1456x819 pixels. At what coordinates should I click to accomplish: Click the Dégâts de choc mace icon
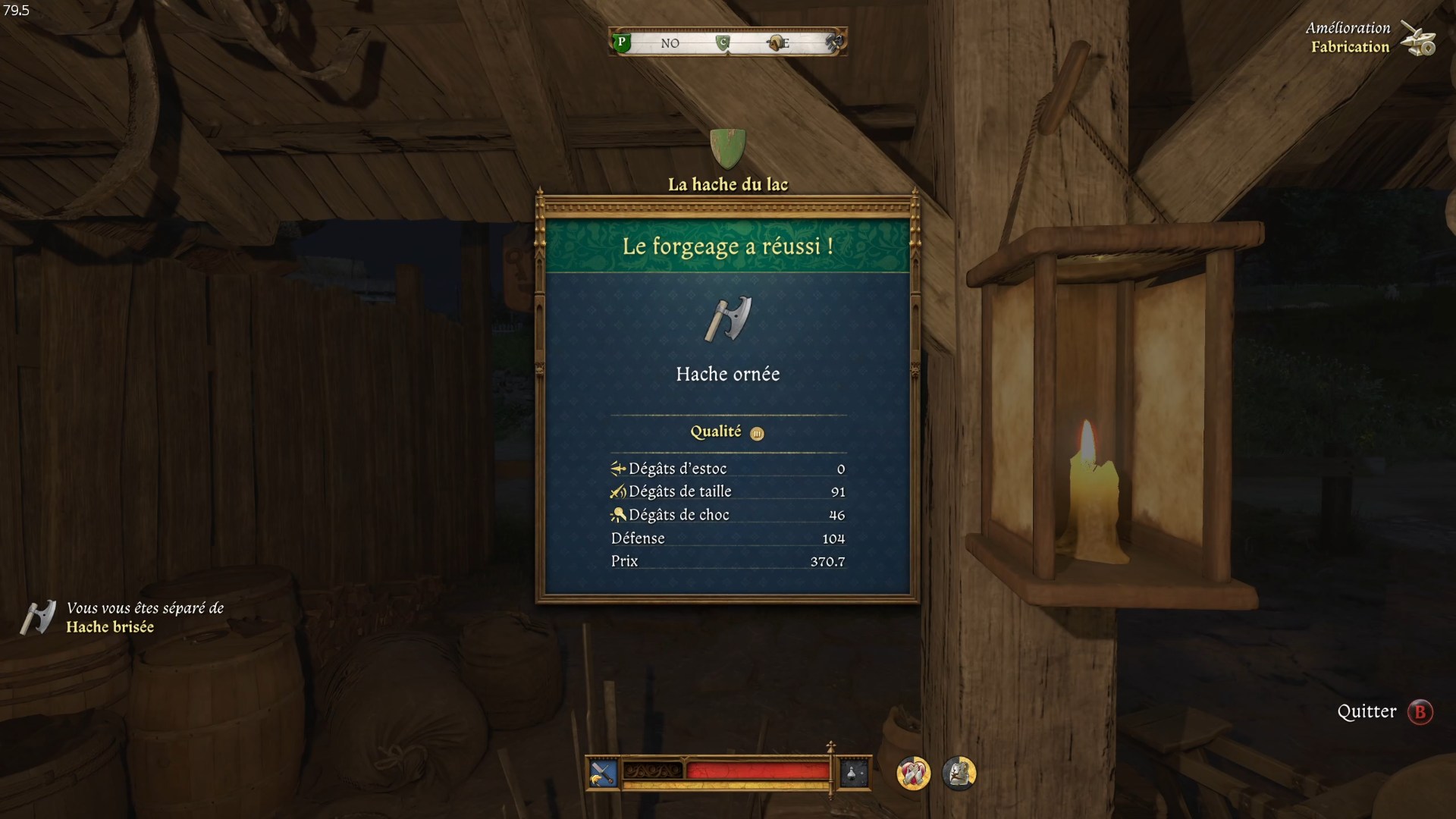point(617,514)
